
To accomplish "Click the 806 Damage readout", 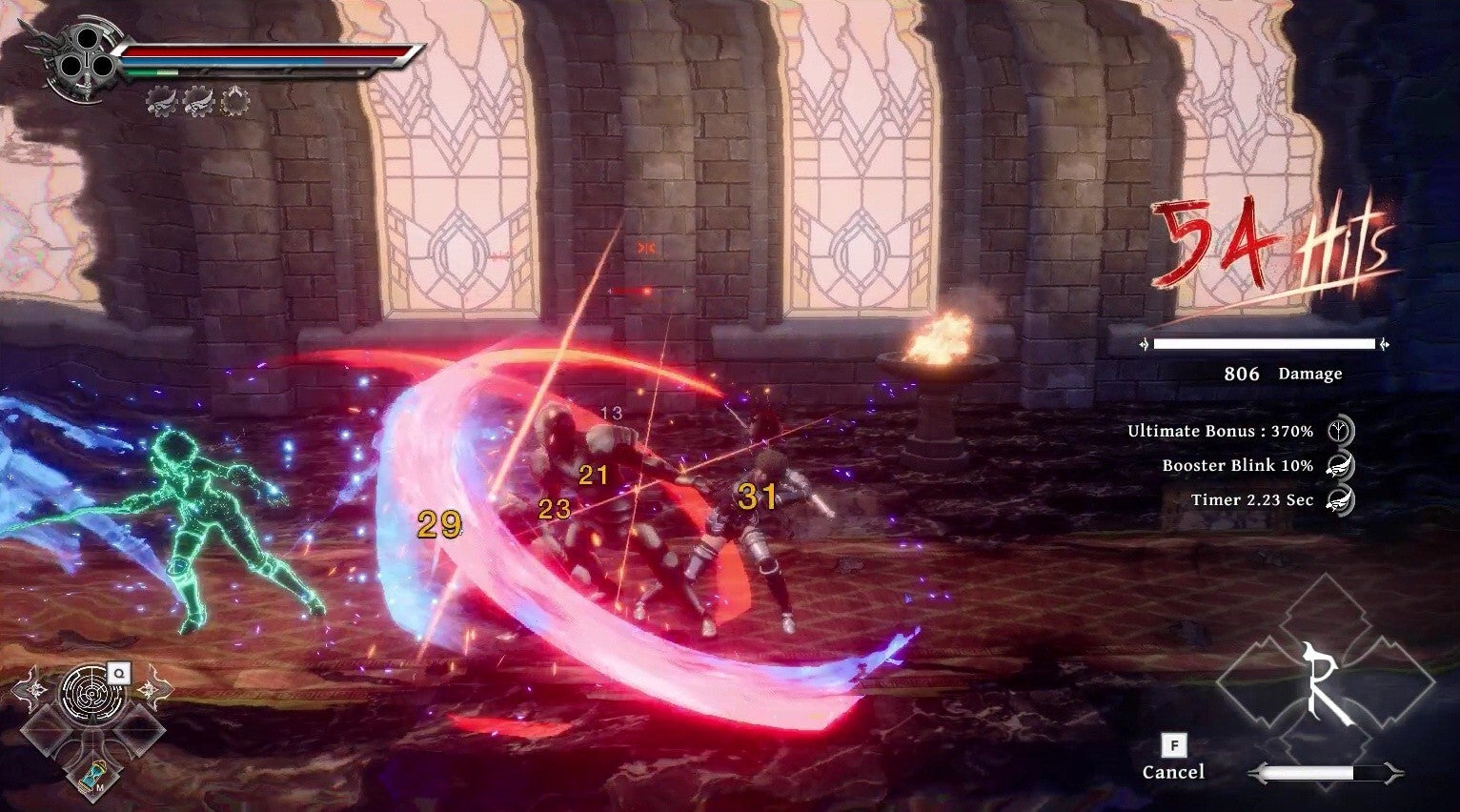I will [1284, 375].
